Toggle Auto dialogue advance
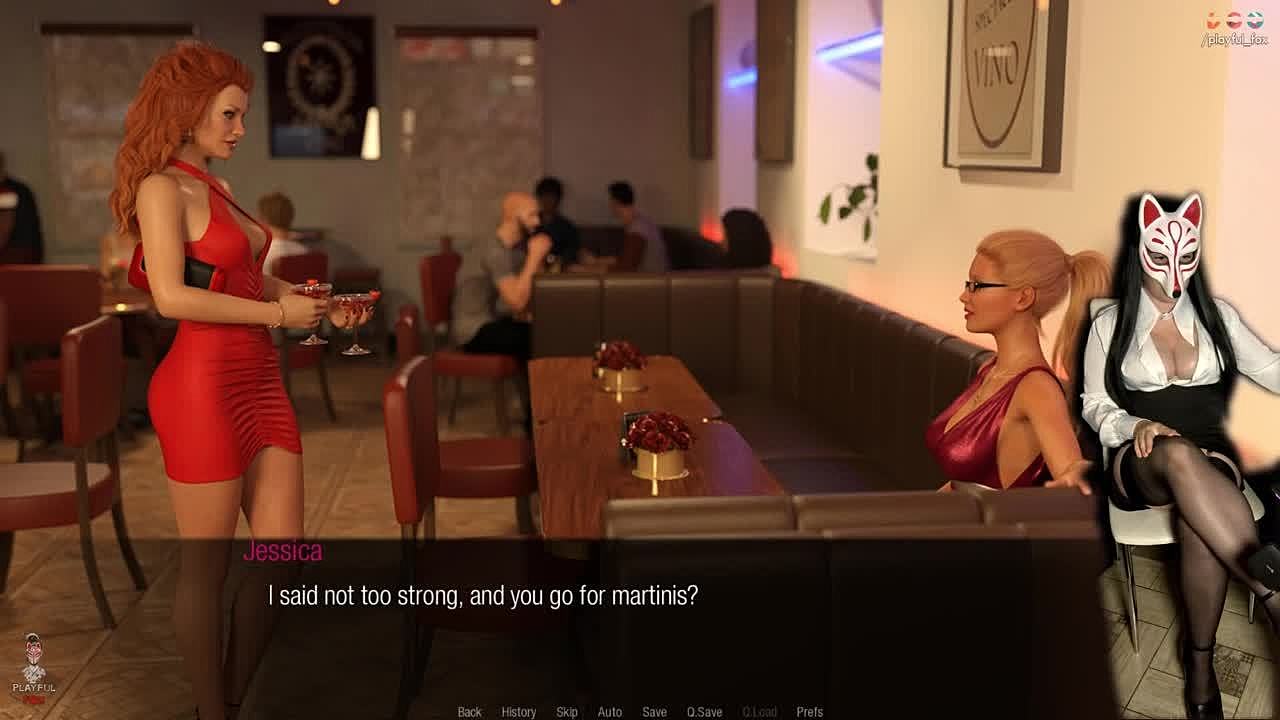This screenshot has width=1280, height=720. coord(609,712)
